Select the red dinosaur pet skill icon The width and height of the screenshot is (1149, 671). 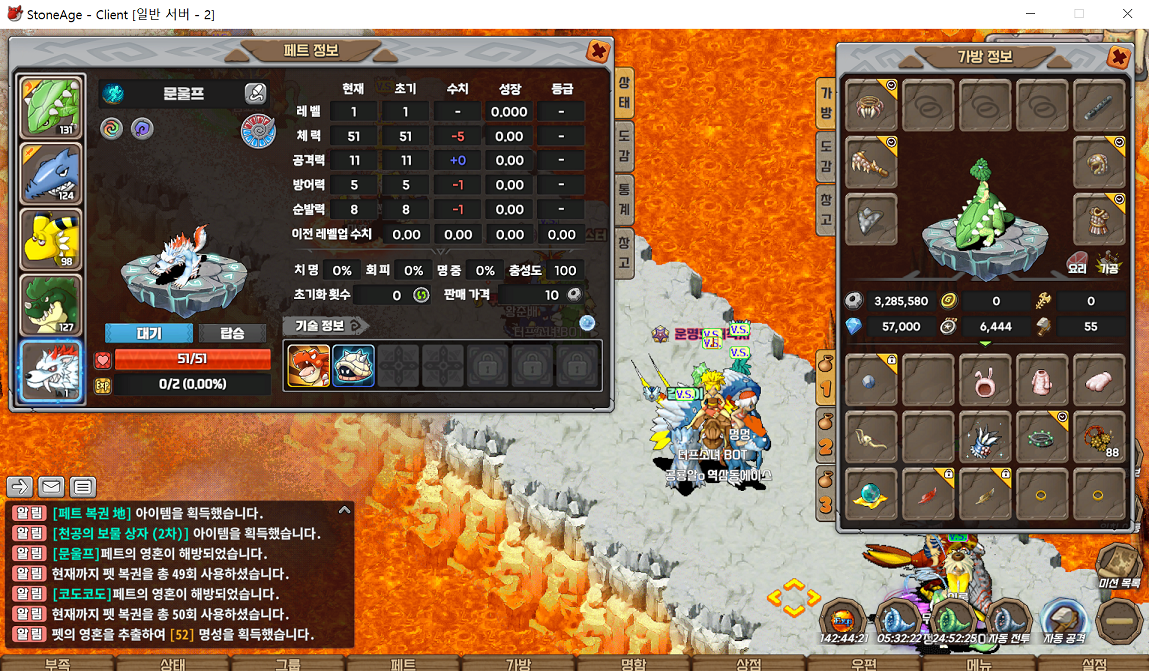[x=308, y=365]
